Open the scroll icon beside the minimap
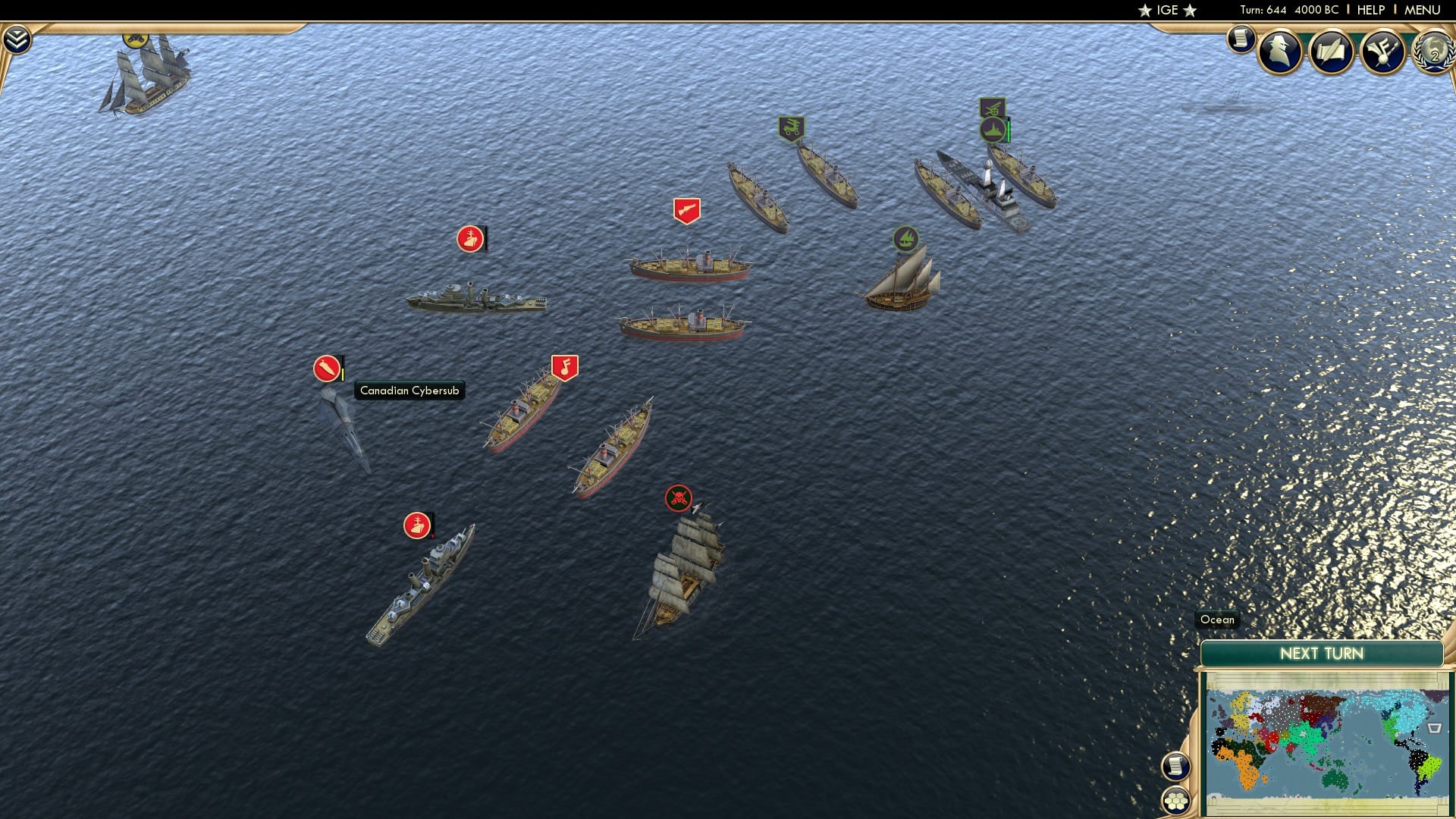Viewport: 1456px width, 819px height. (1175, 767)
